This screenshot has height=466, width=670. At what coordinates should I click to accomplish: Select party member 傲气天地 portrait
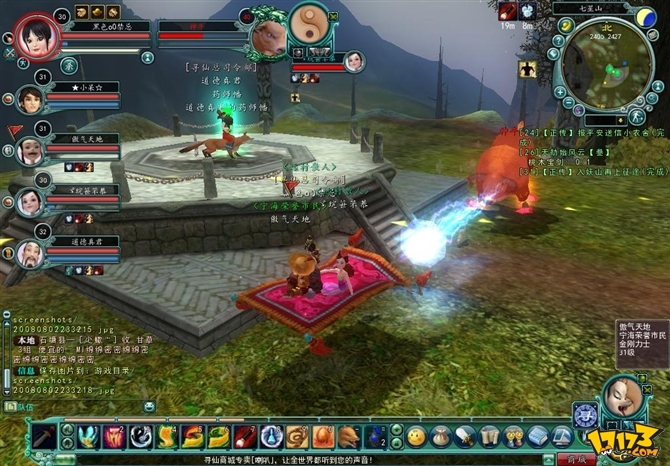(32, 150)
